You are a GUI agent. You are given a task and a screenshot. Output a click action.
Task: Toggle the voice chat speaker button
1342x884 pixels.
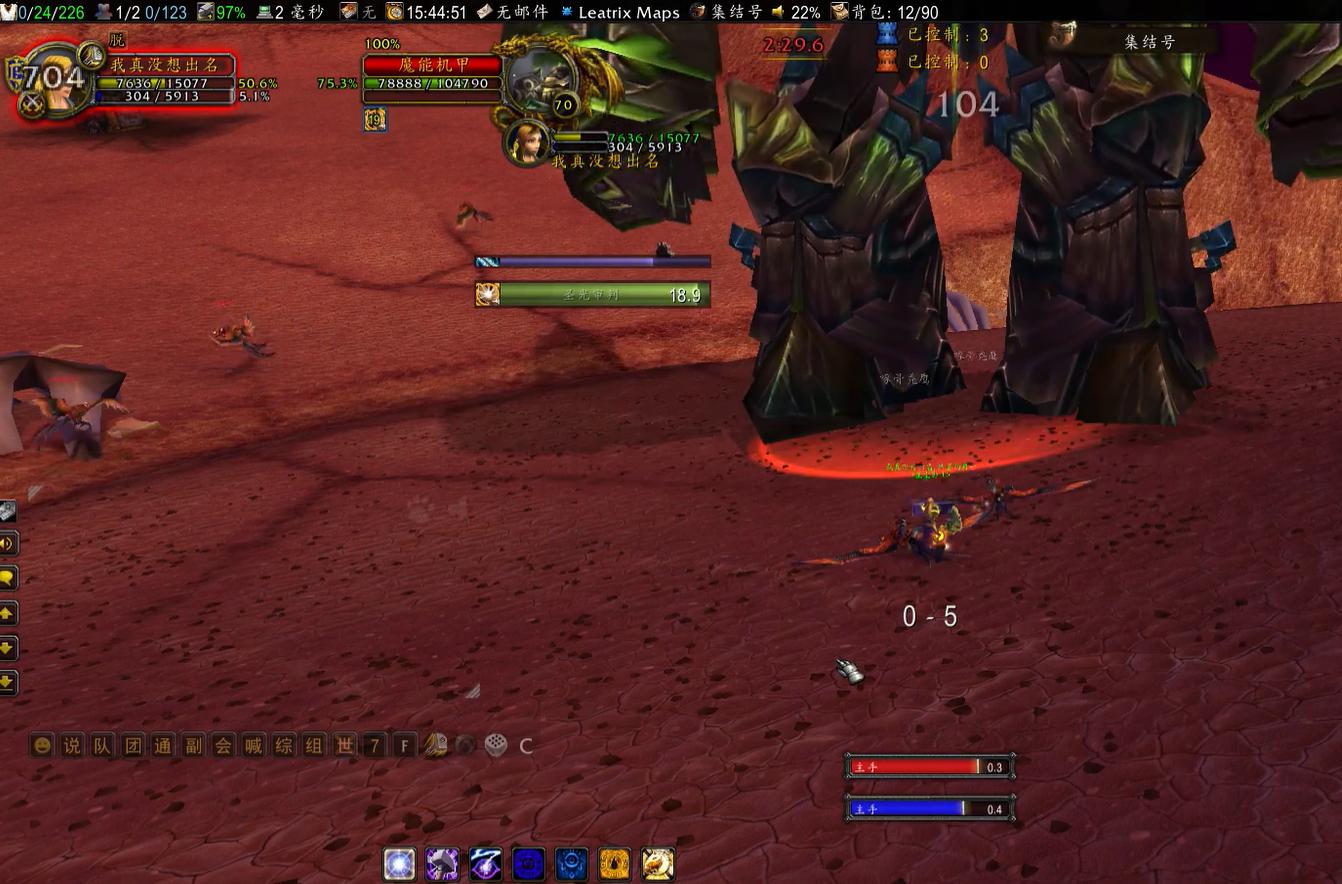(x=8, y=543)
